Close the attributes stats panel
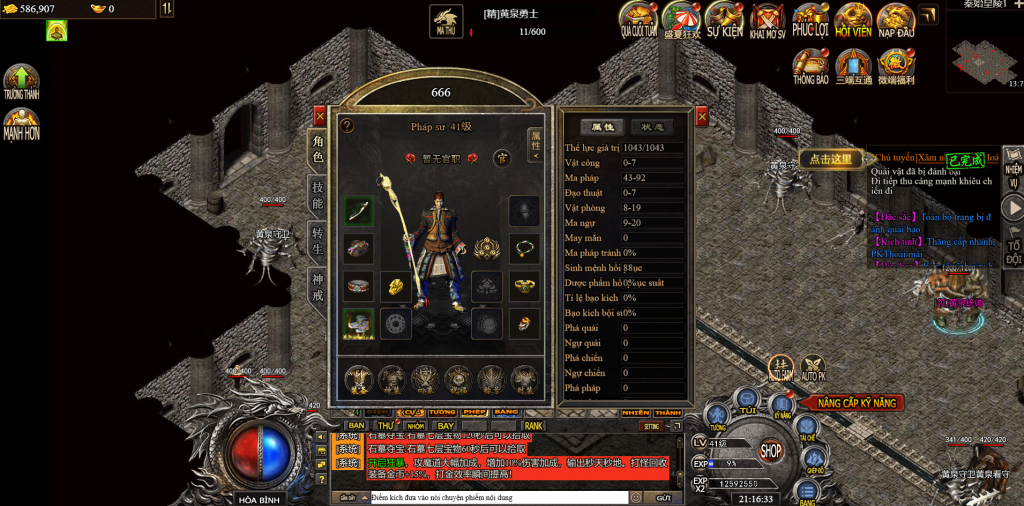Screen dimensions: 1024x506 pos(701,116)
